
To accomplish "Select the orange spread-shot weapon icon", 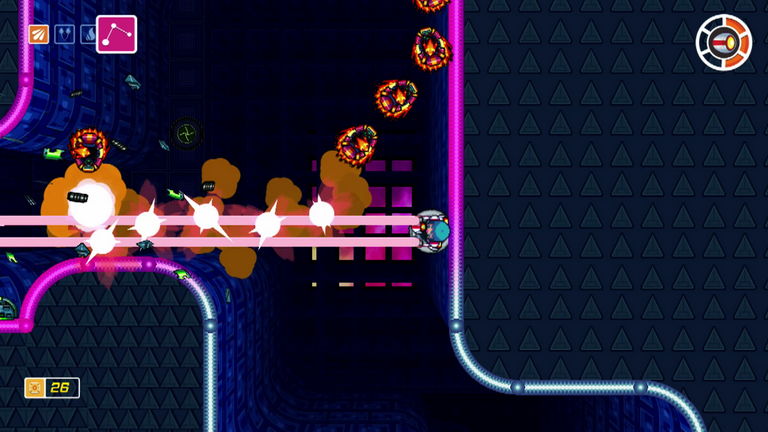I will tap(39, 35).
